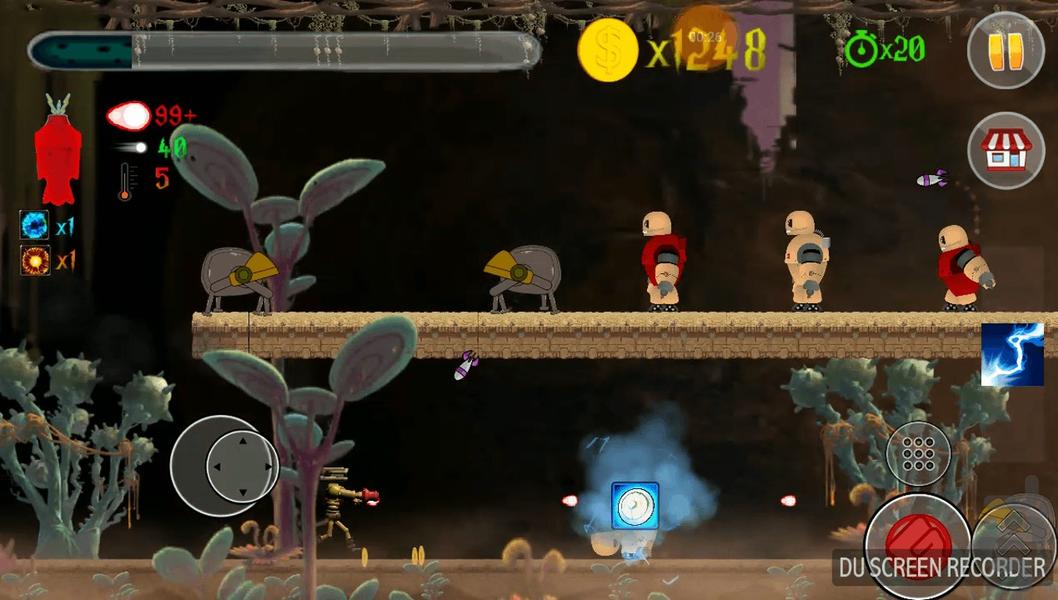
Task: Use the blue swirl orb item
Action: point(34,224)
